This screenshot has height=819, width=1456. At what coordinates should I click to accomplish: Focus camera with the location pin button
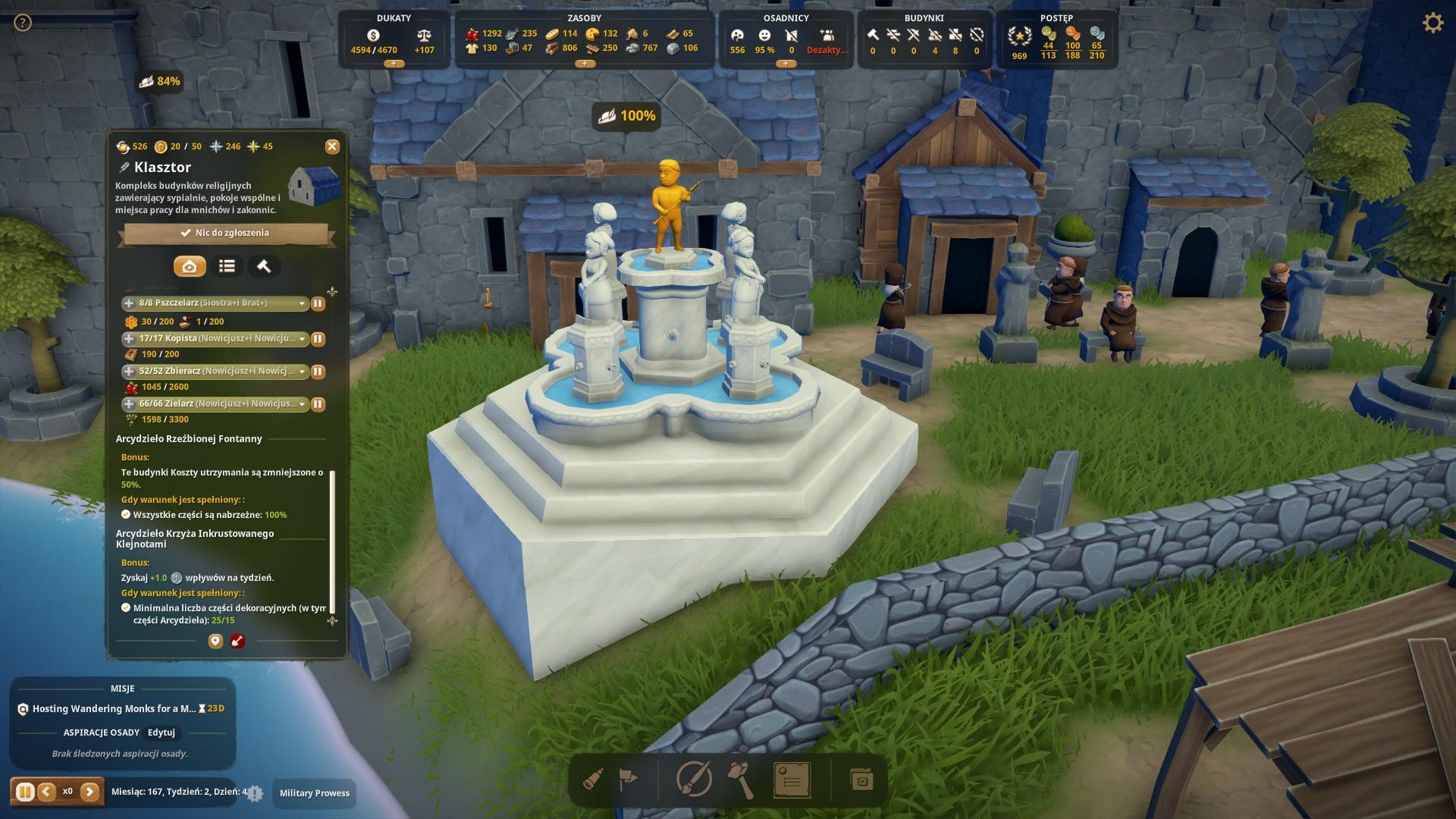coord(215,642)
